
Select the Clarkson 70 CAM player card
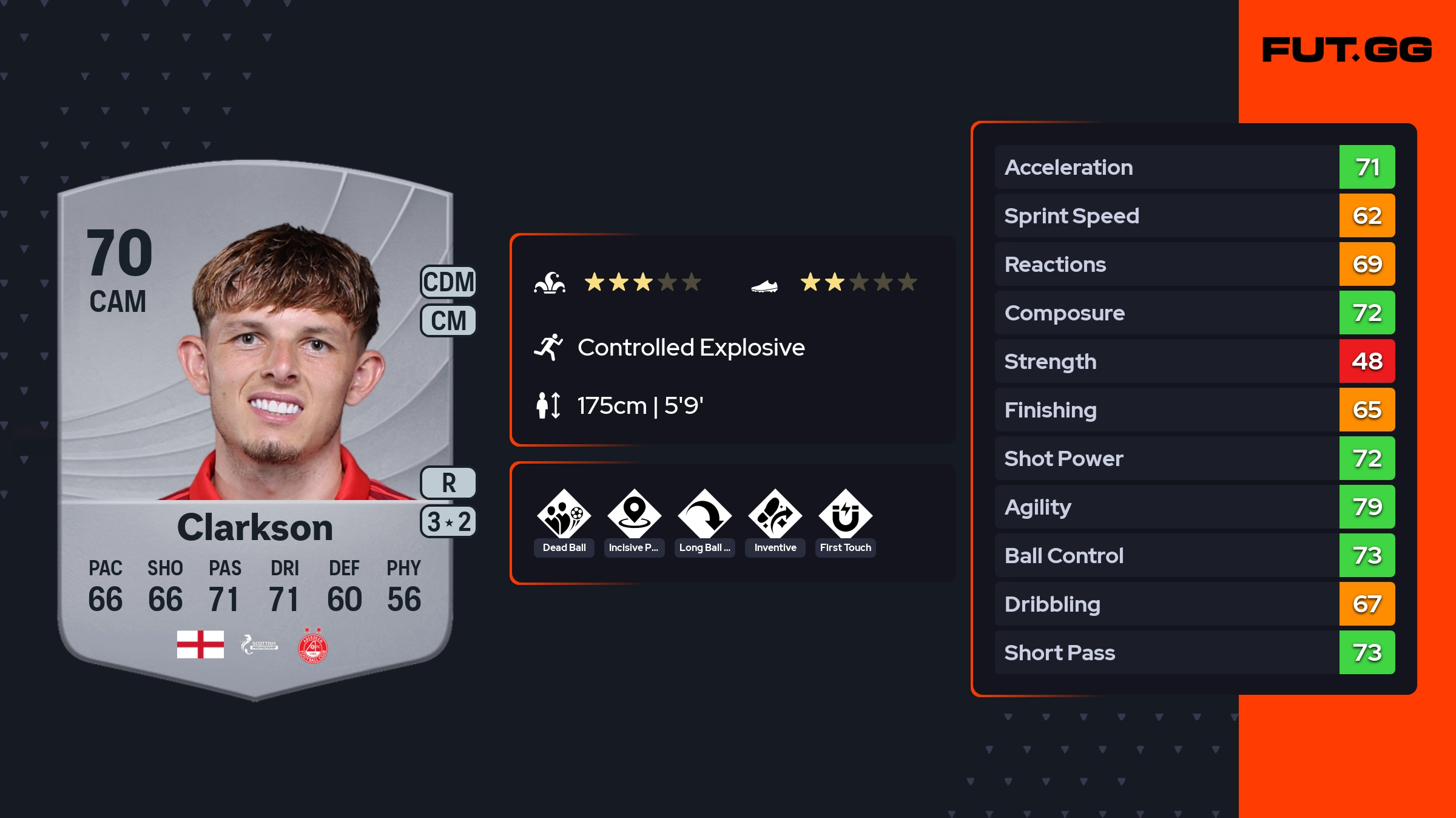click(255, 425)
